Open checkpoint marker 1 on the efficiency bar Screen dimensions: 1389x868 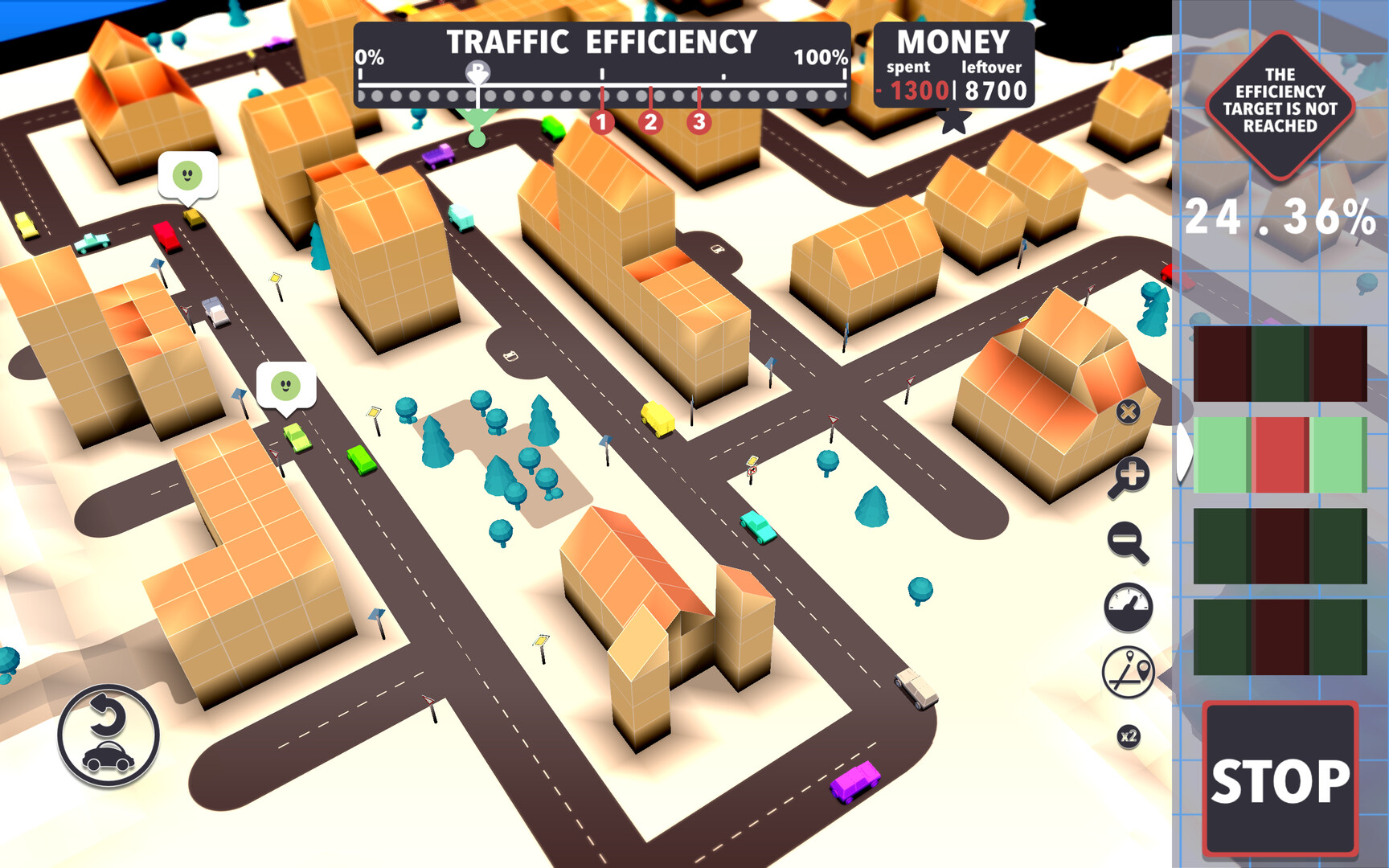[601, 123]
